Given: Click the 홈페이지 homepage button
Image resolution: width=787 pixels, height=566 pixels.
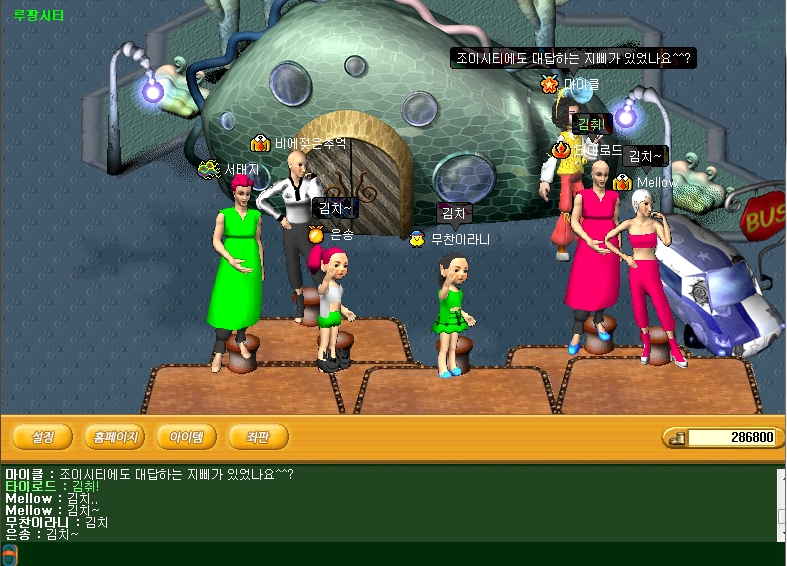Looking at the screenshot, I should pyautogui.click(x=115, y=437).
